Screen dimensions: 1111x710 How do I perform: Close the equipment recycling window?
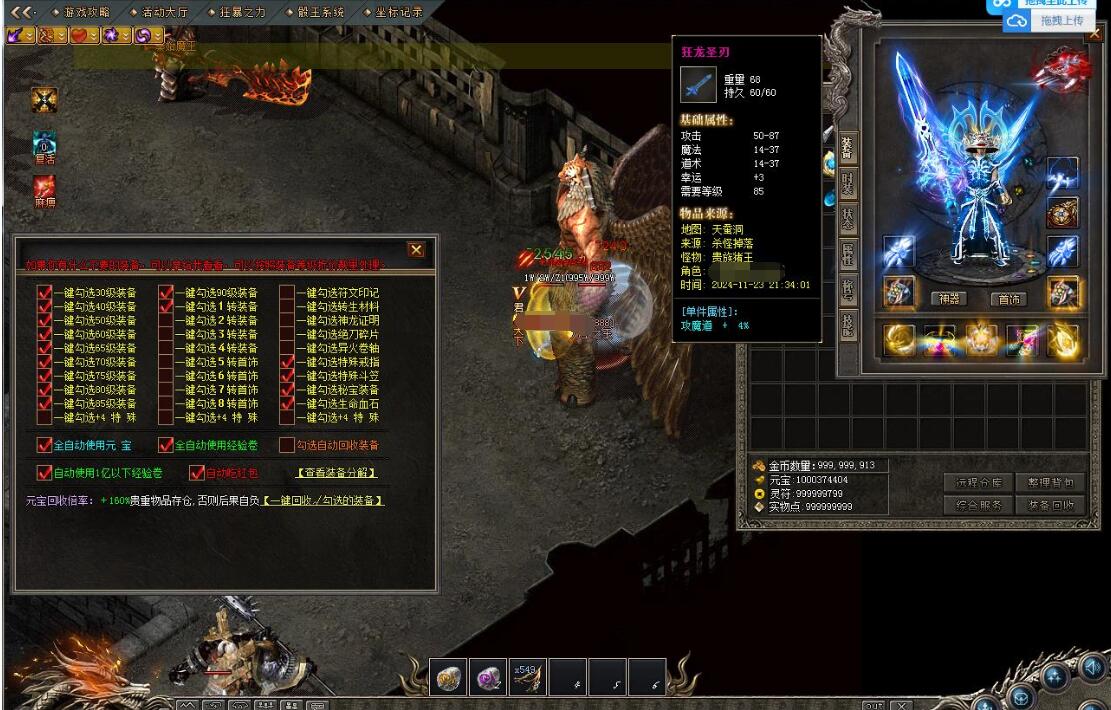point(416,249)
